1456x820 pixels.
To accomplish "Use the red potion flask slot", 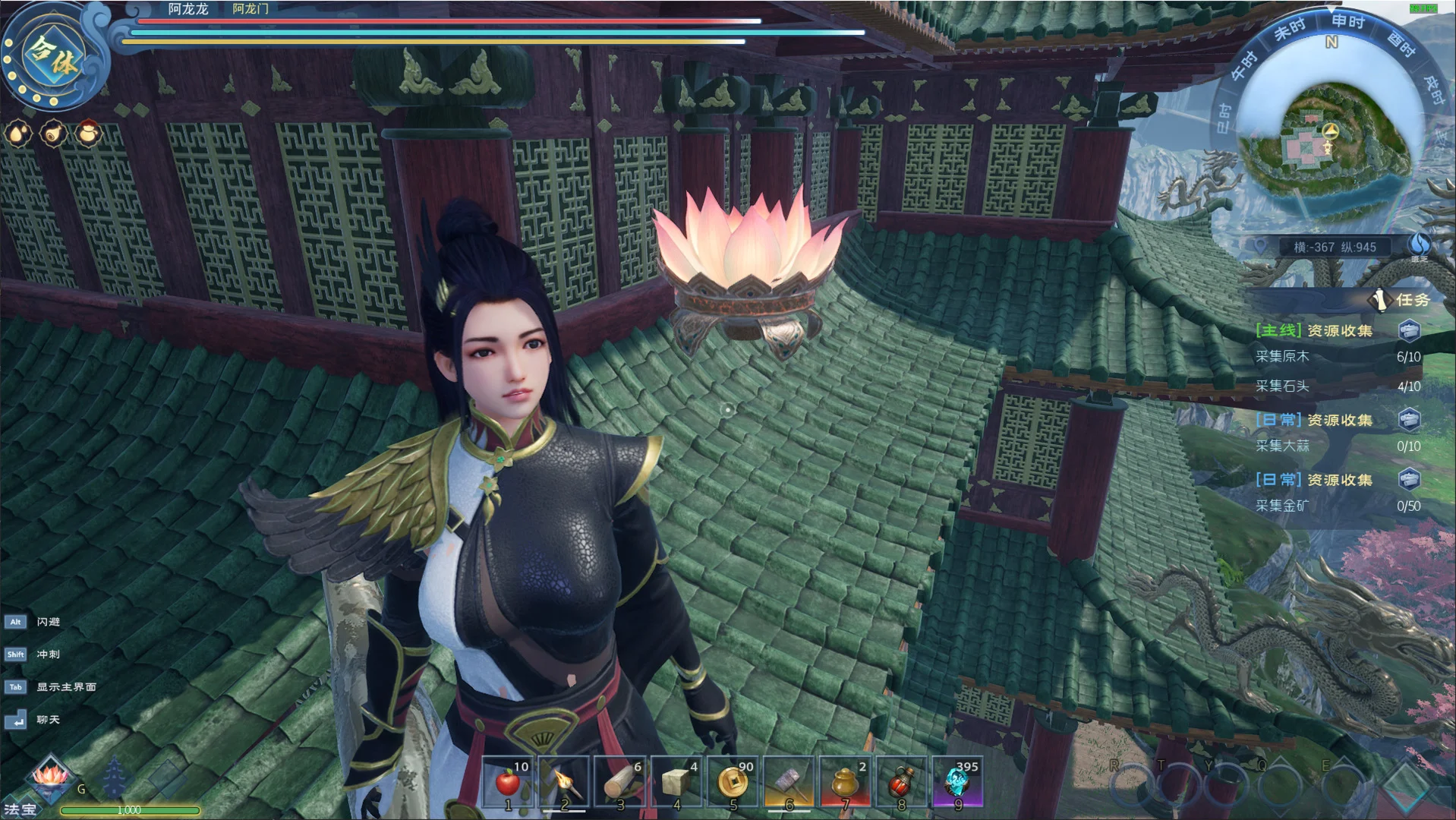I will (901, 782).
